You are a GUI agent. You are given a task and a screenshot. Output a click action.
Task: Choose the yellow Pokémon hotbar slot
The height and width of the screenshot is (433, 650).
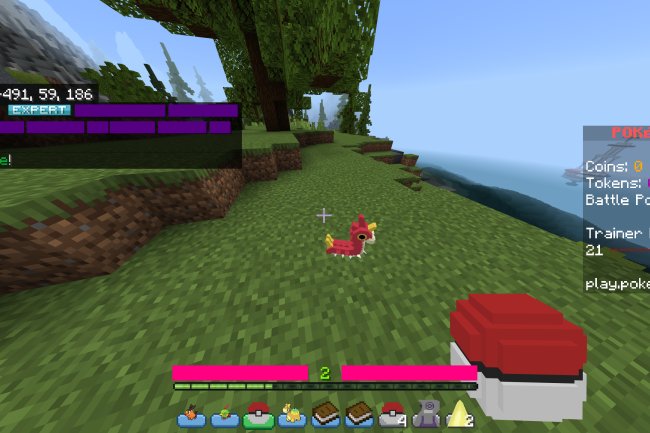[x=293, y=413]
